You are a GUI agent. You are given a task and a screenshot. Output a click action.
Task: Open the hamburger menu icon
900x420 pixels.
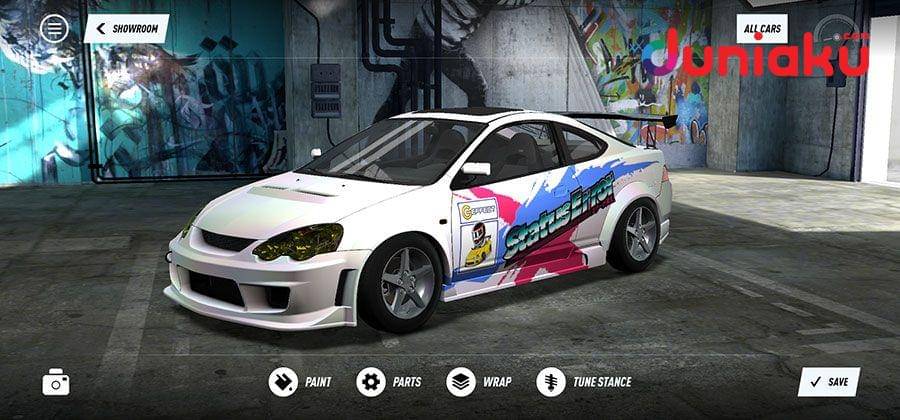pyautogui.click(x=54, y=28)
